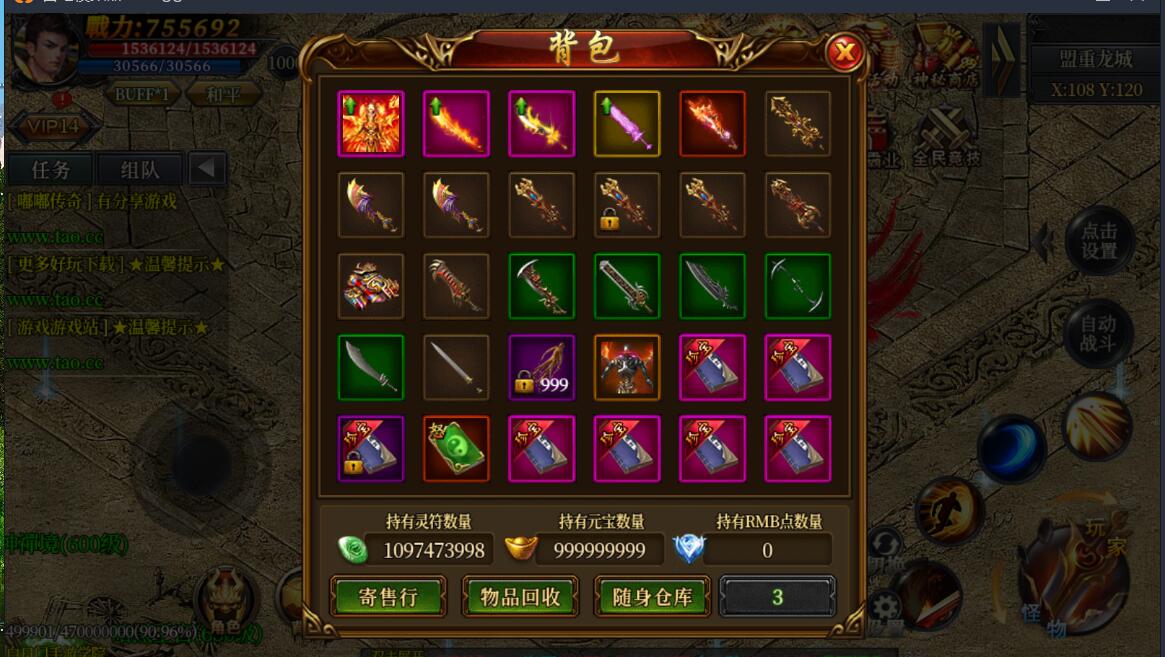Image resolution: width=1165 pixels, height=657 pixels.
Task: Open the 随身仓库 portable warehouse
Action: (652, 597)
